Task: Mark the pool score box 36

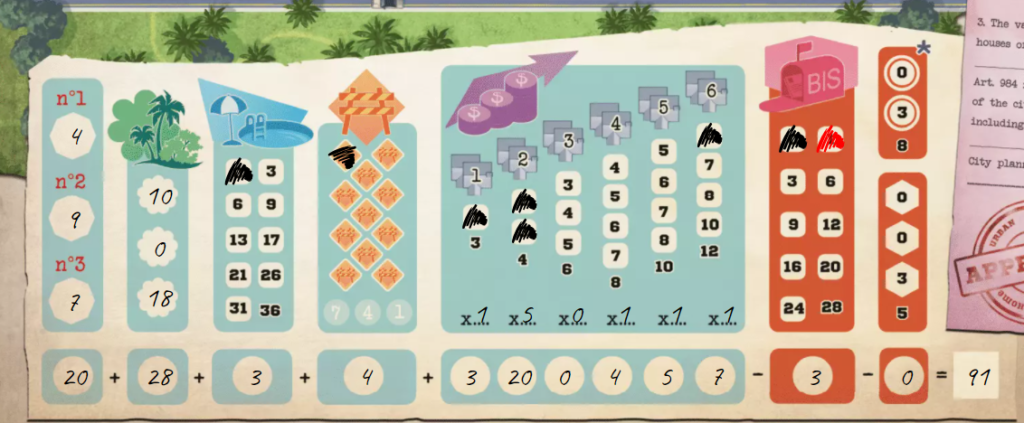Action: [271, 309]
